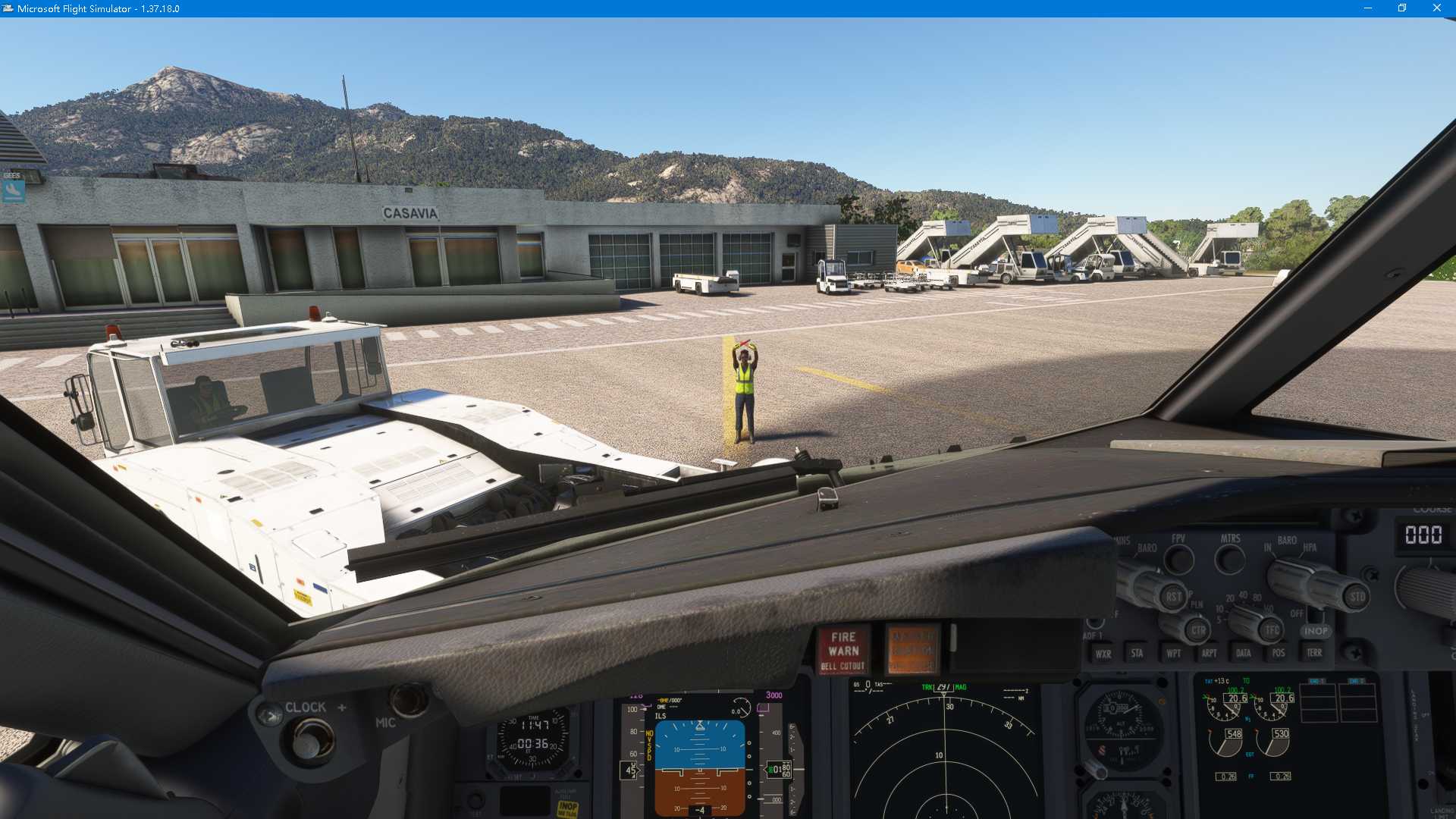Screen dimensions: 1456x819
Task: Enable the WXR weather radar display
Action: point(1103,653)
